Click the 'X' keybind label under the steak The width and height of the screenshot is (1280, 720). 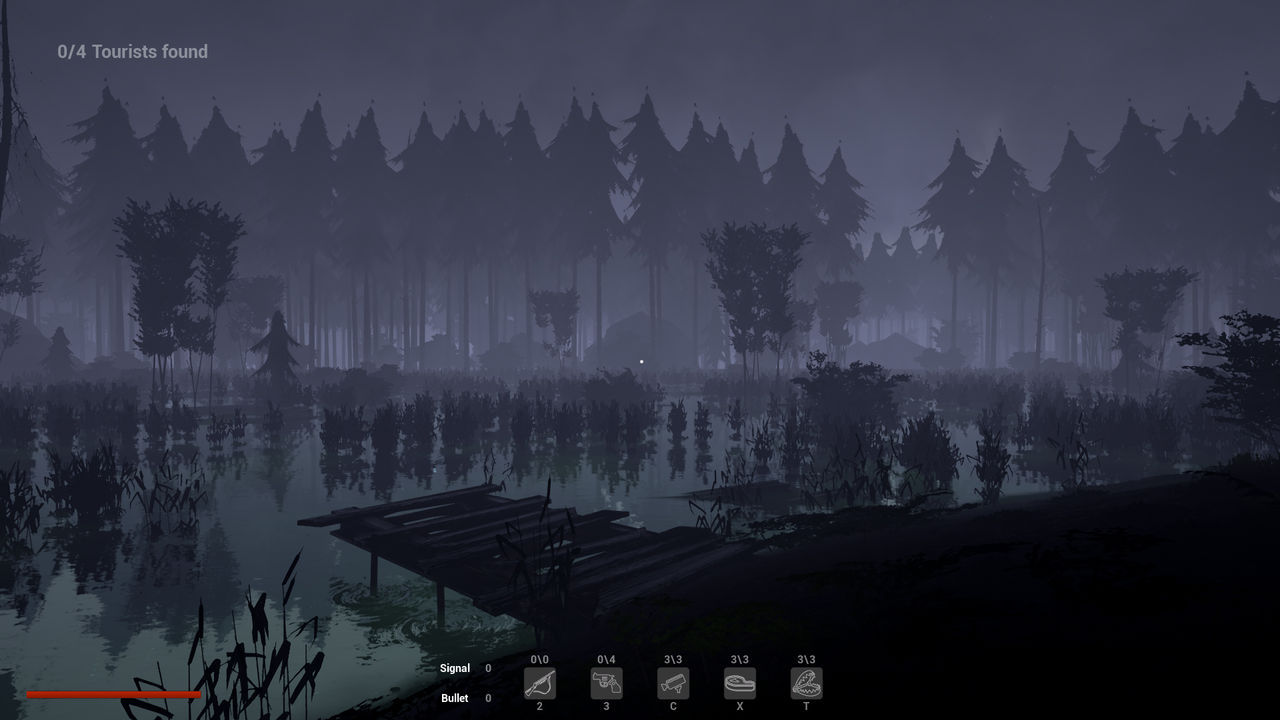(740, 706)
